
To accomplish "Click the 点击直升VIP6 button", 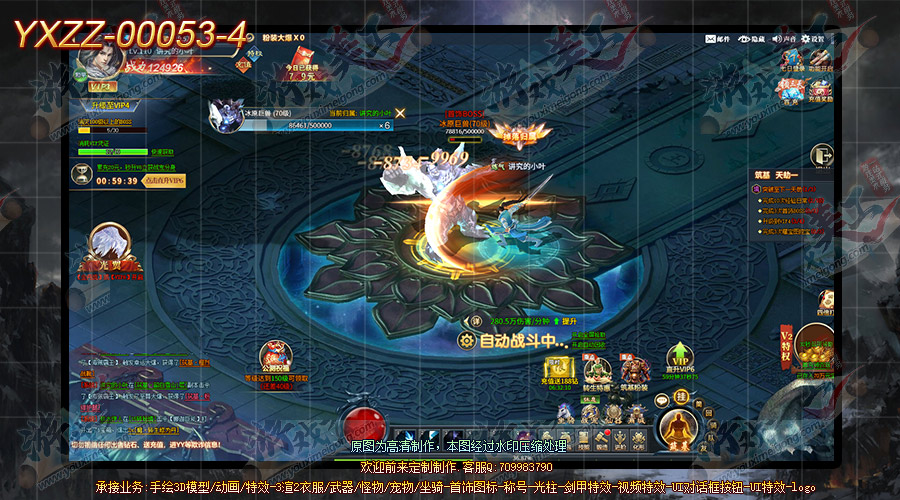I will (x=162, y=180).
